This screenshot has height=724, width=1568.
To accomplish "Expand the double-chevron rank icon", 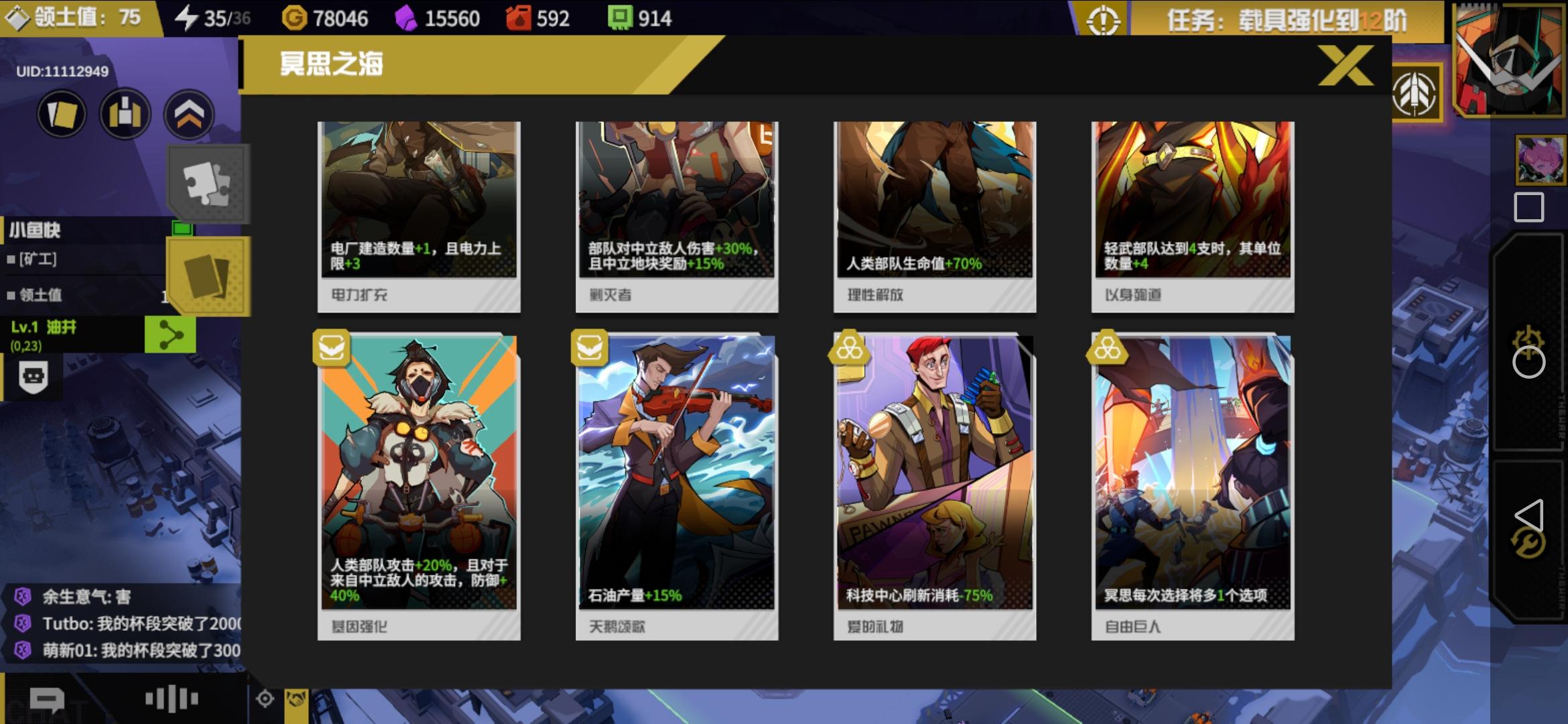I will click(190, 114).
